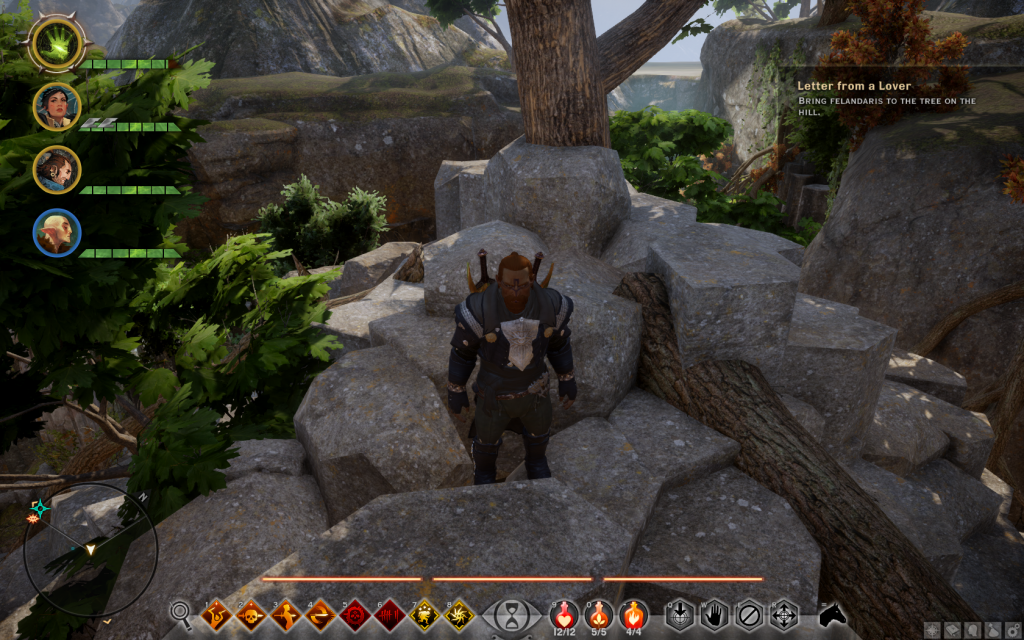This screenshot has height=640, width=1024.
Task: Select the bald elf party portrait
Action: [x=56, y=232]
